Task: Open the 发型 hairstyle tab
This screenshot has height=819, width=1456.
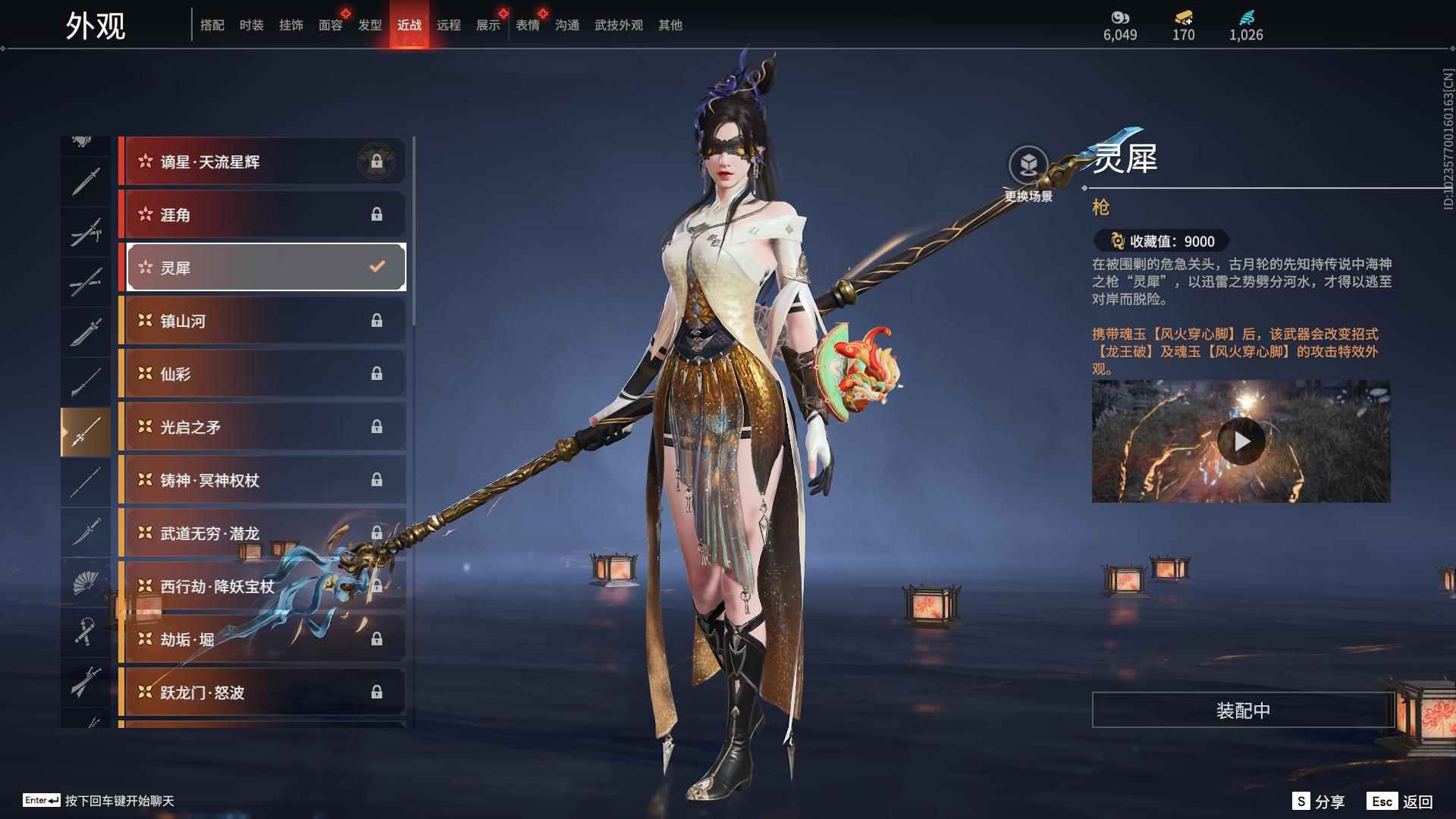Action: tap(369, 25)
